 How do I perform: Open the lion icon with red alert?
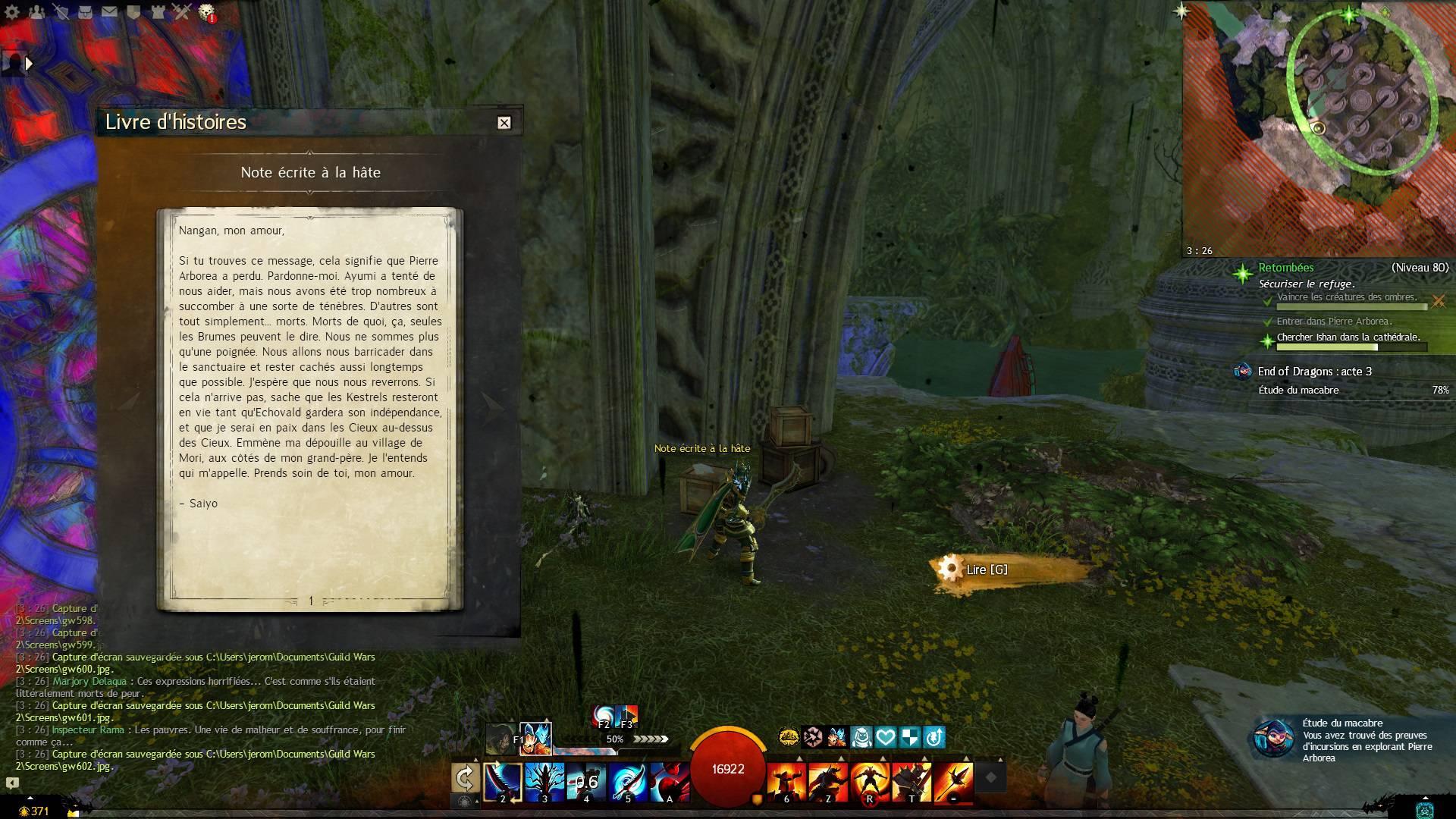coord(206,11)
